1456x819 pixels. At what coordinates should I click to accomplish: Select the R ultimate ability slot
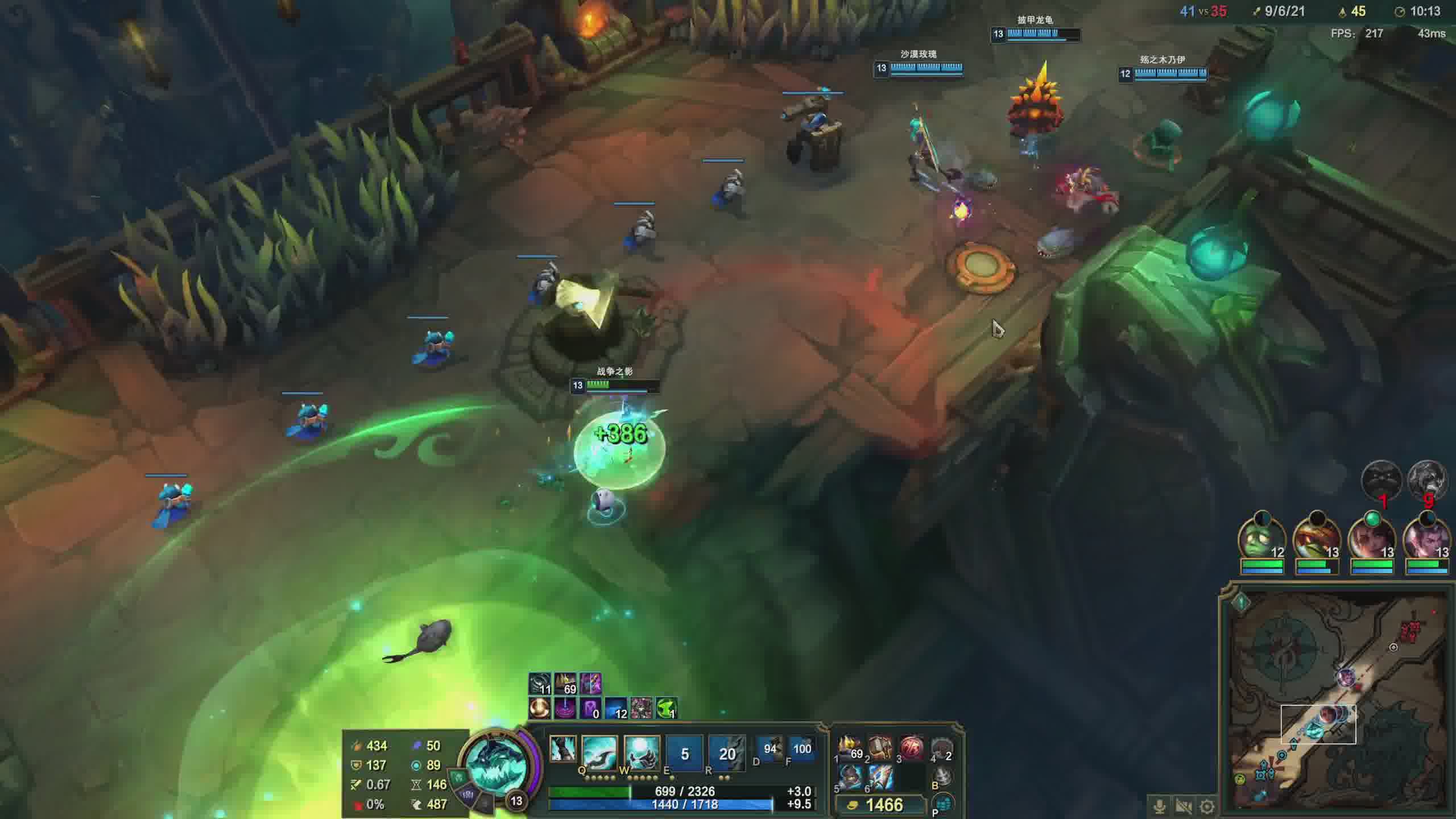coord(727,754)
